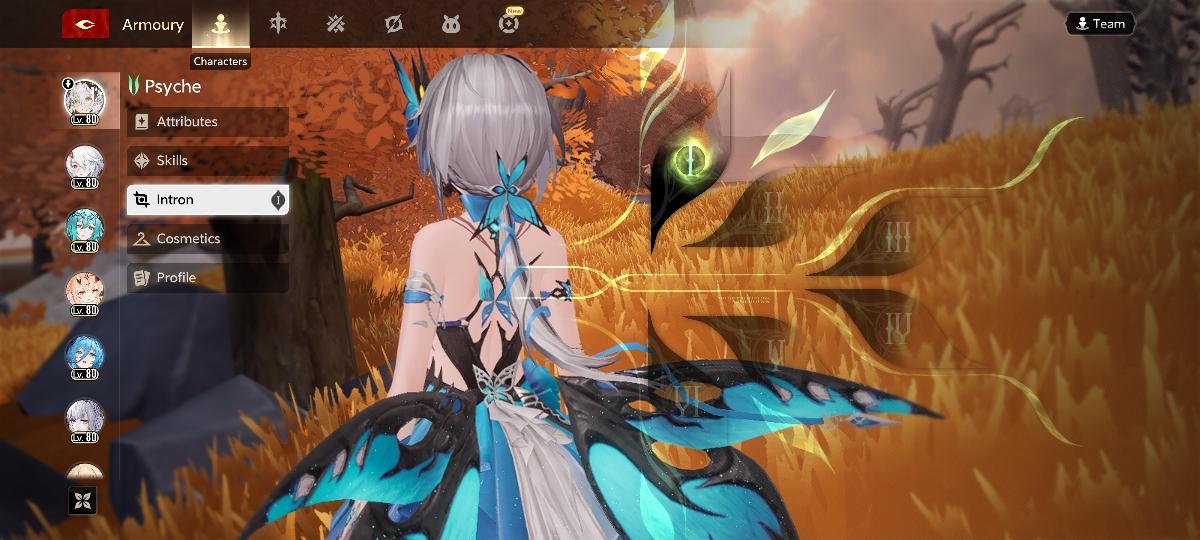Choose Intron node III

coord(899,238)
